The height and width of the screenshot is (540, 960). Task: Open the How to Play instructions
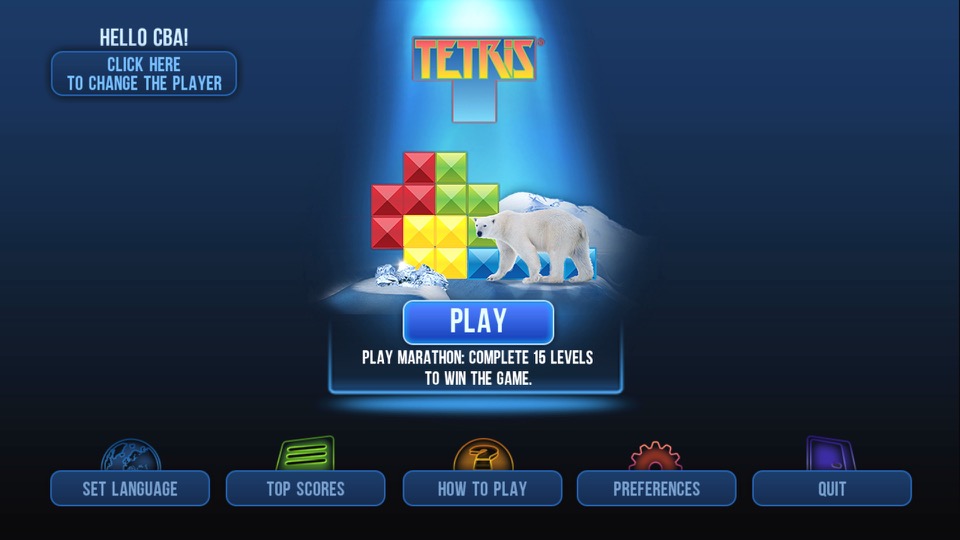coord(482,488)
